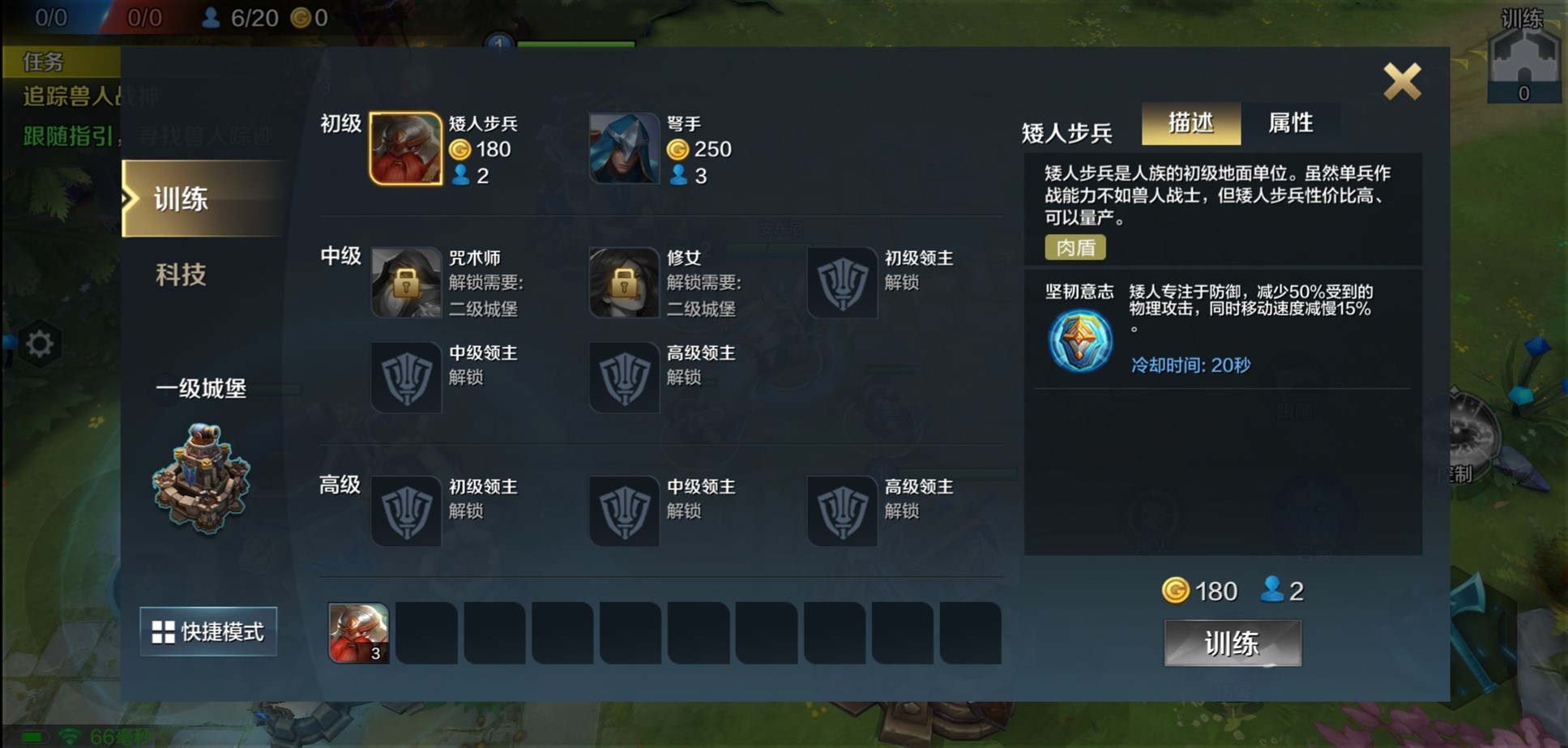Select the 肉盾 trait tag

click(x=1075, y=247)
